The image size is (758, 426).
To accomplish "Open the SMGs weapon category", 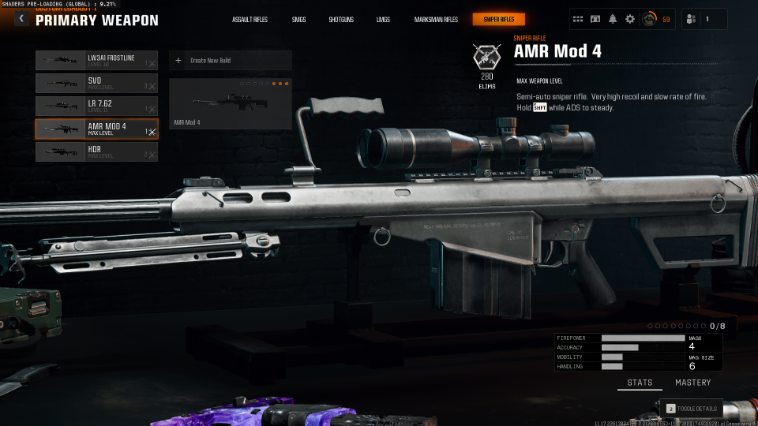I will pos(297,19).
